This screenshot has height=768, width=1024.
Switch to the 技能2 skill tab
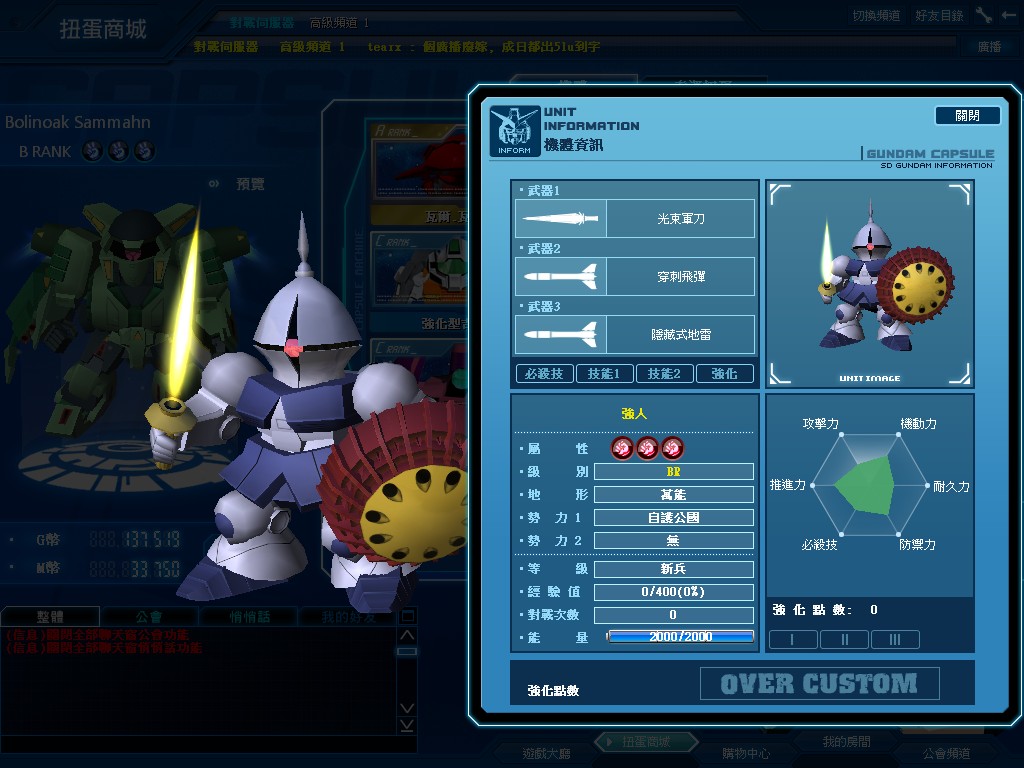(x=664, y=374)
